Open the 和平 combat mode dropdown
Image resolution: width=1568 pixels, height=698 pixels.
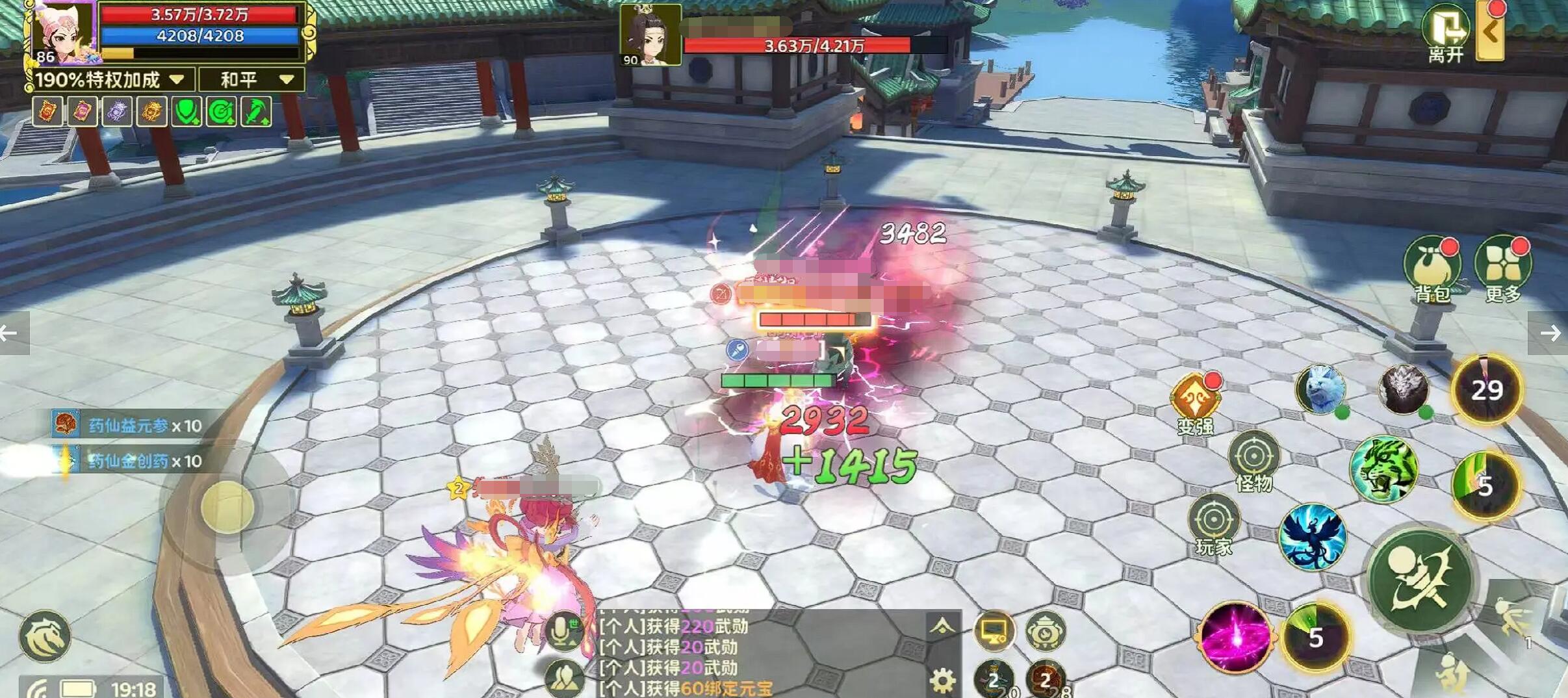(x=252, y=80)
